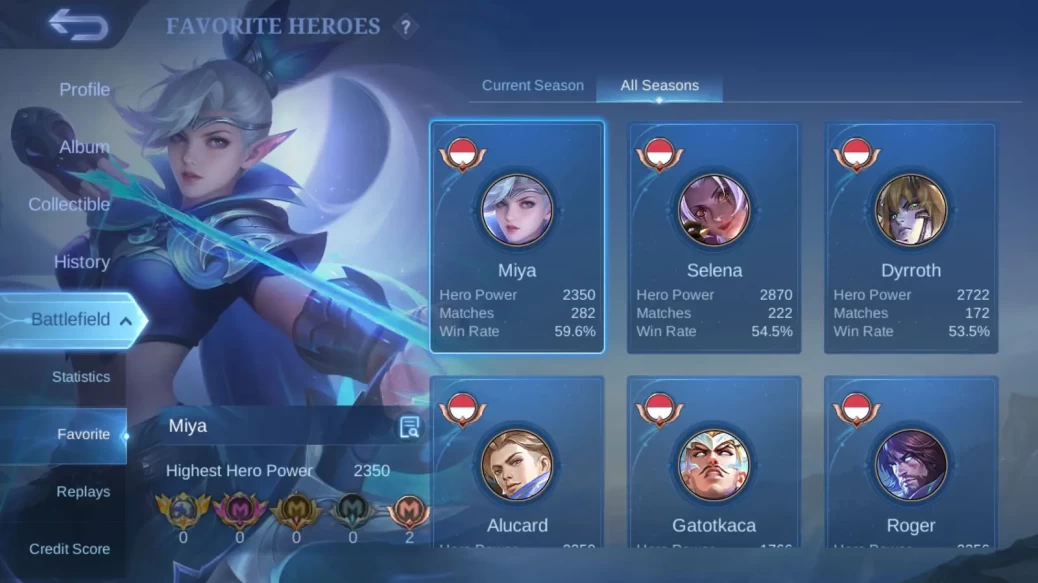Open the Replays submenu

(x=83, y=492)
